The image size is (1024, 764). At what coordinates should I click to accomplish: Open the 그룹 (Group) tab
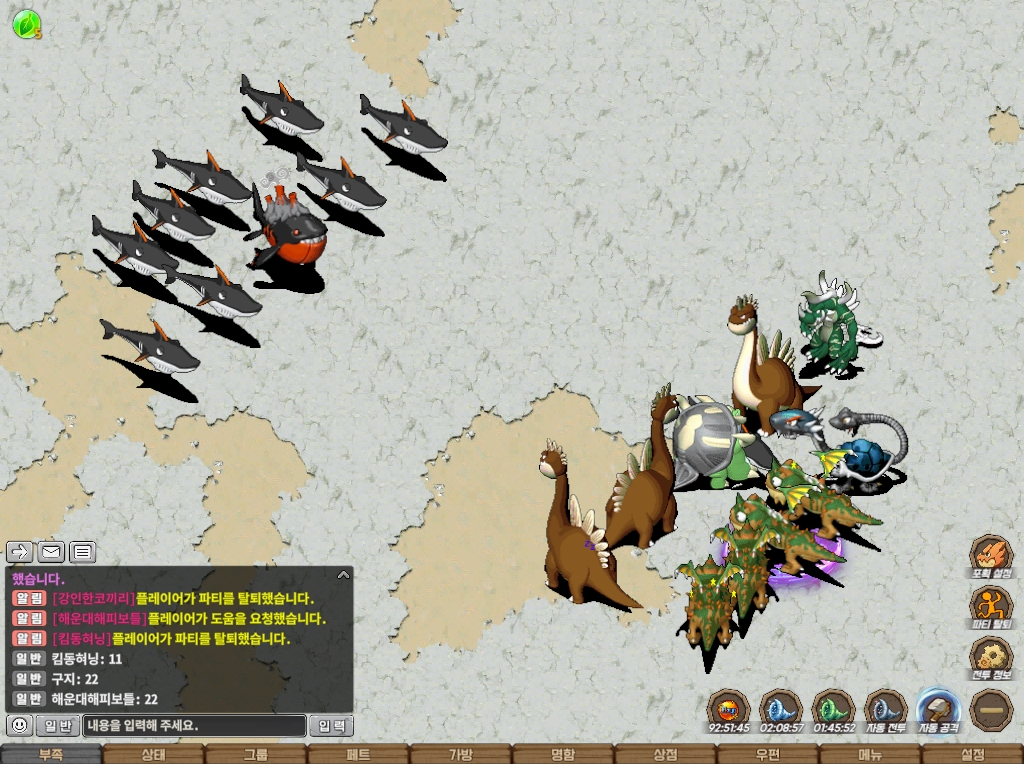pyautogui.click(x=256, y=755)
